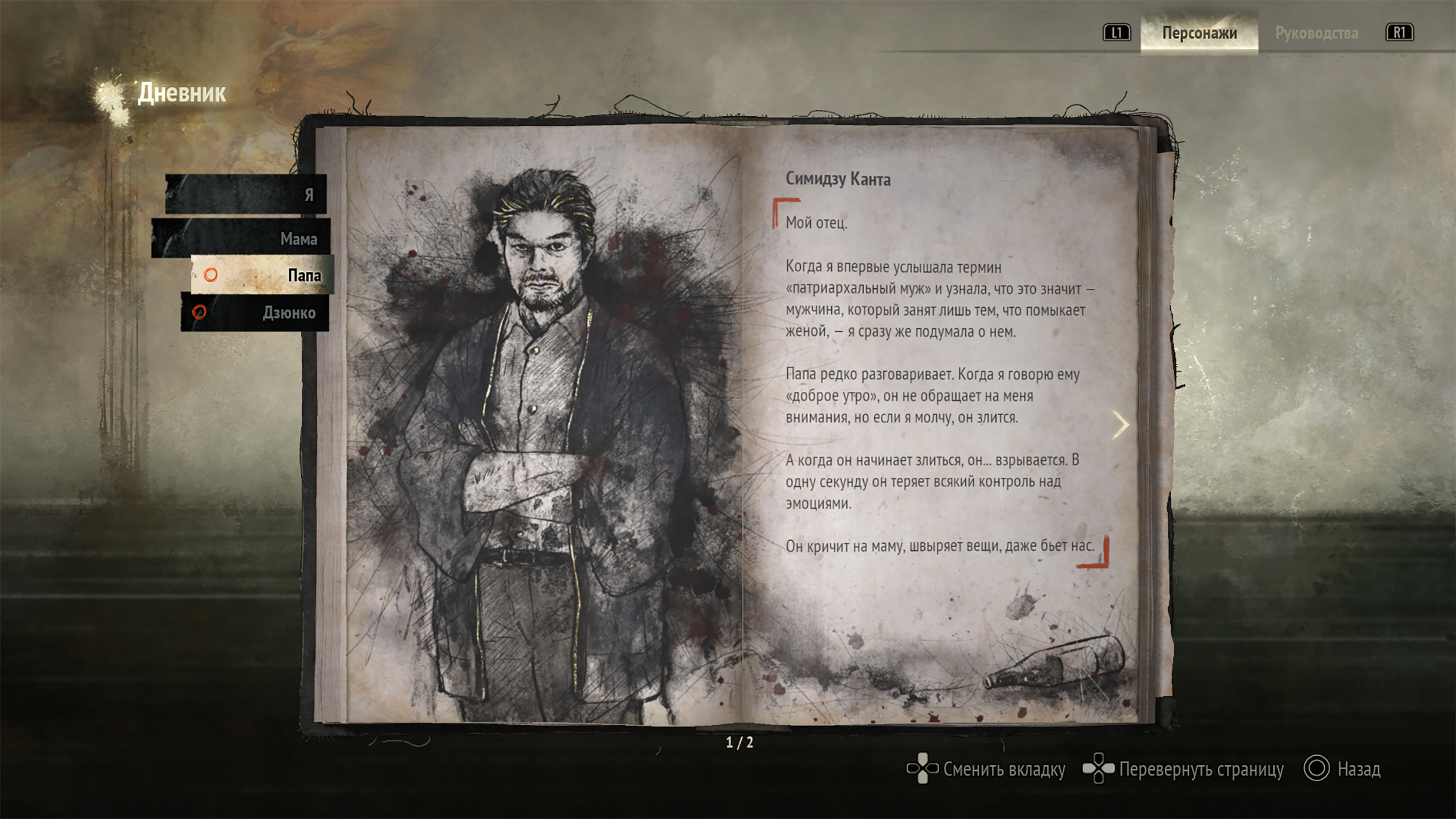Select the Я diary entry
The image size is (1456, 819).
point(248,194)
